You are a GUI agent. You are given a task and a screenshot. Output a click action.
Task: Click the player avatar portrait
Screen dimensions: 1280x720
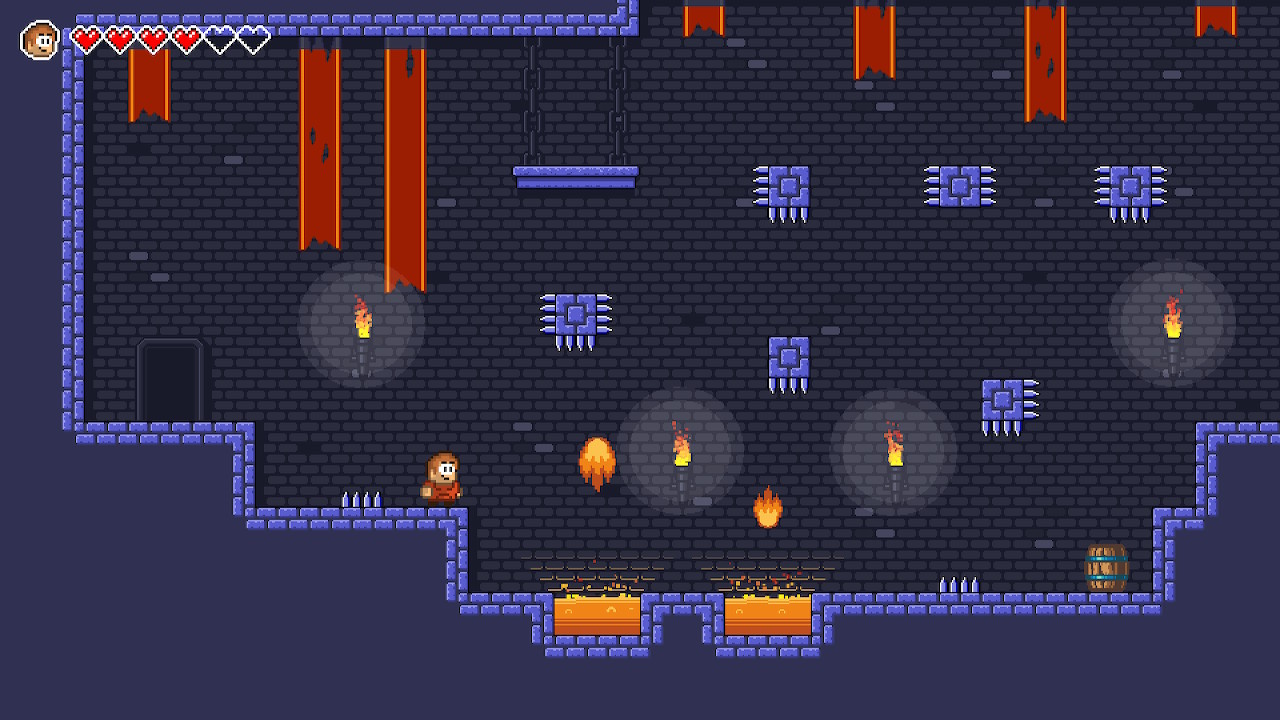coord(38,38)
